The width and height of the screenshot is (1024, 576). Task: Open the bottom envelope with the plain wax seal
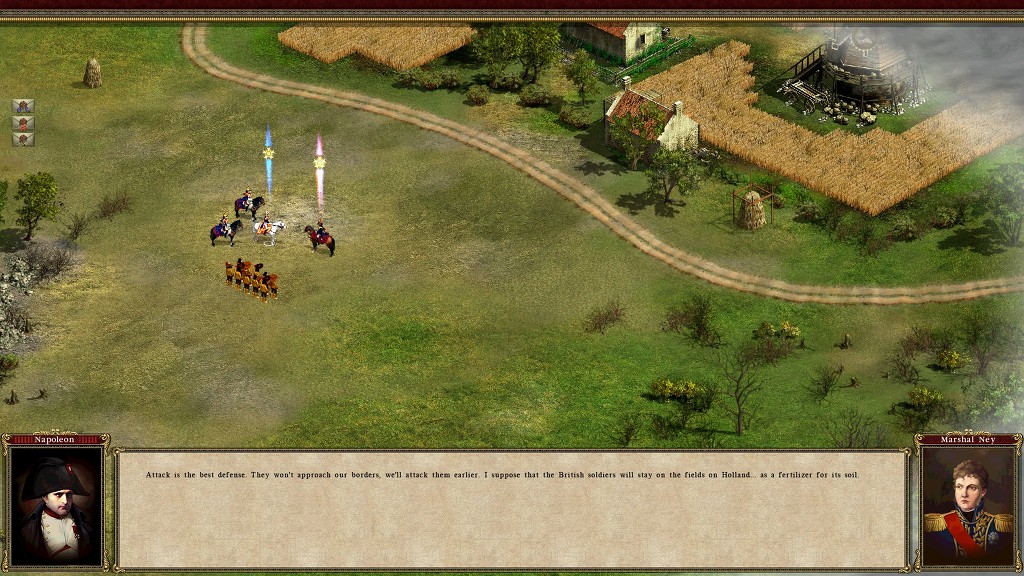[x=23, y=139]
